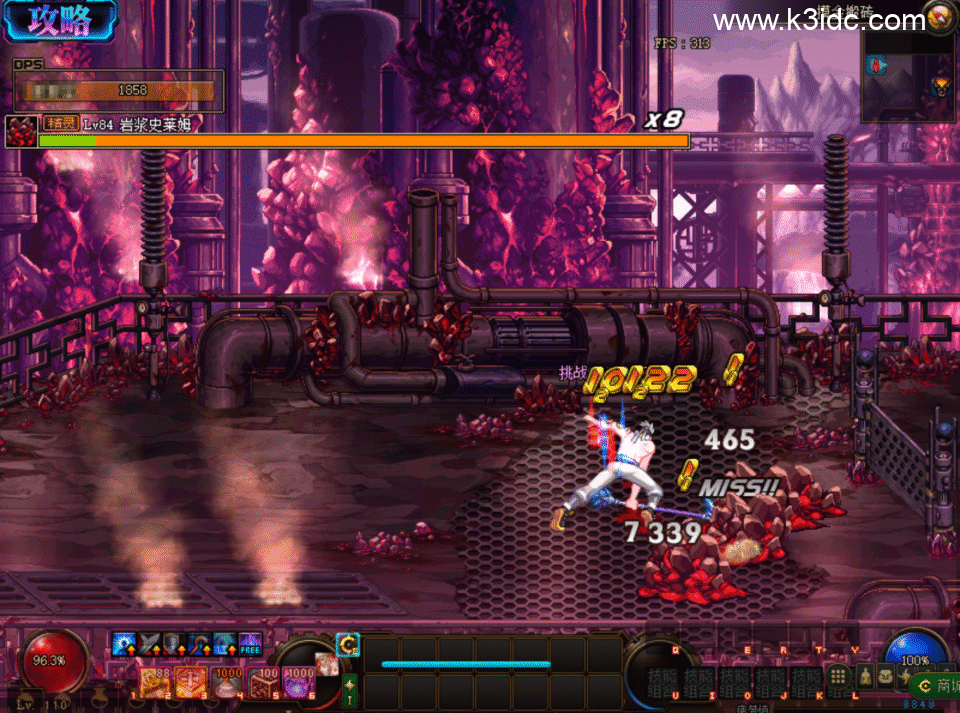The height and width of the screenshot is (713, 960).
Task: Use the potion flask with 1000 count
Action: coord(227,682)
